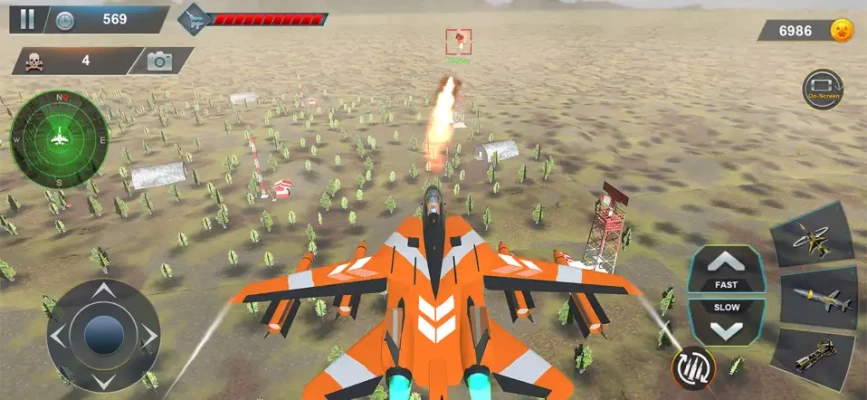Speed up with the FAST arrow

pos(726,268)
